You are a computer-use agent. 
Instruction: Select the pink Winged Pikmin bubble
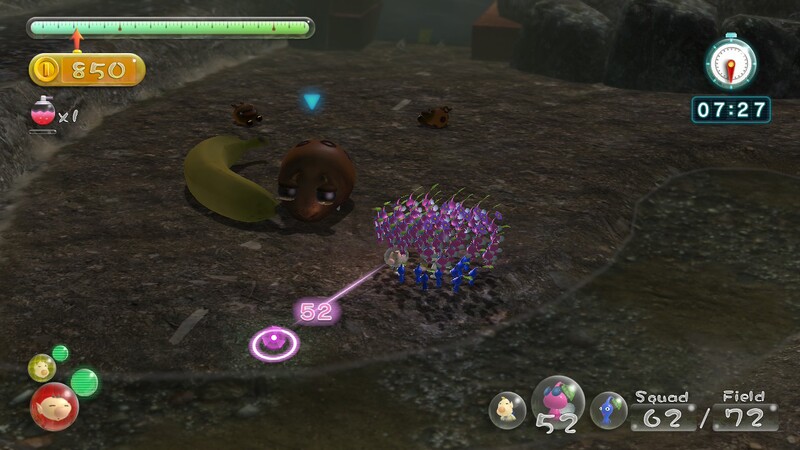point(557,400)
